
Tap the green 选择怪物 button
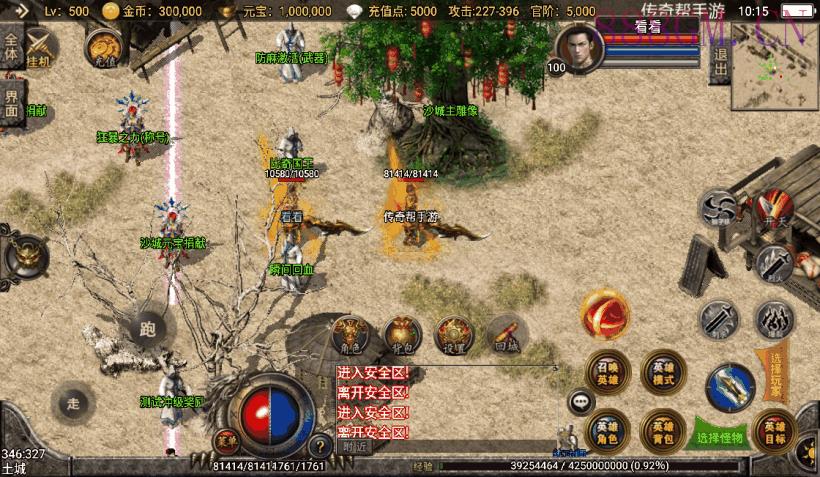coord(720,437)
